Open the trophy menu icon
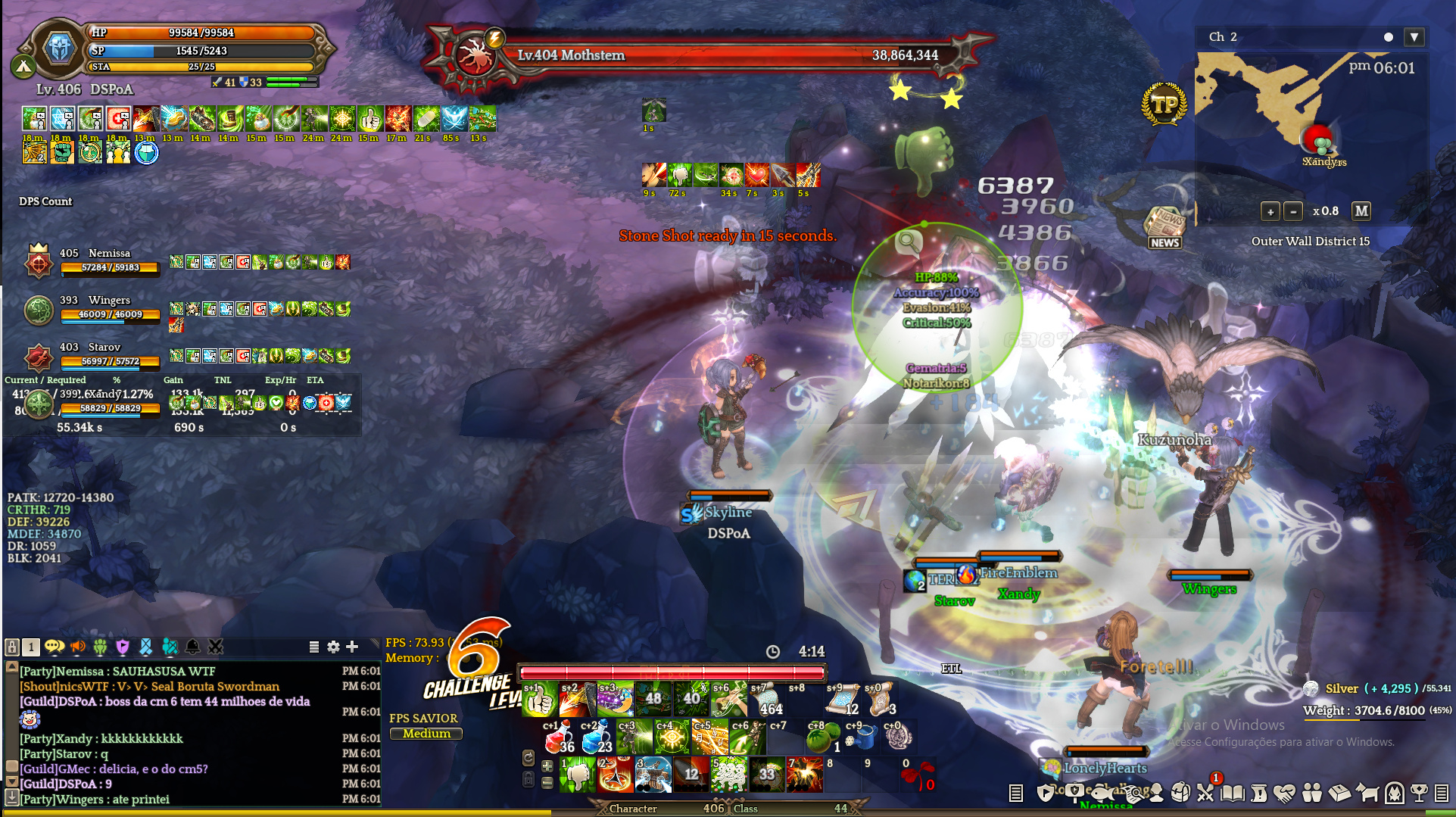 [1420, 793]
